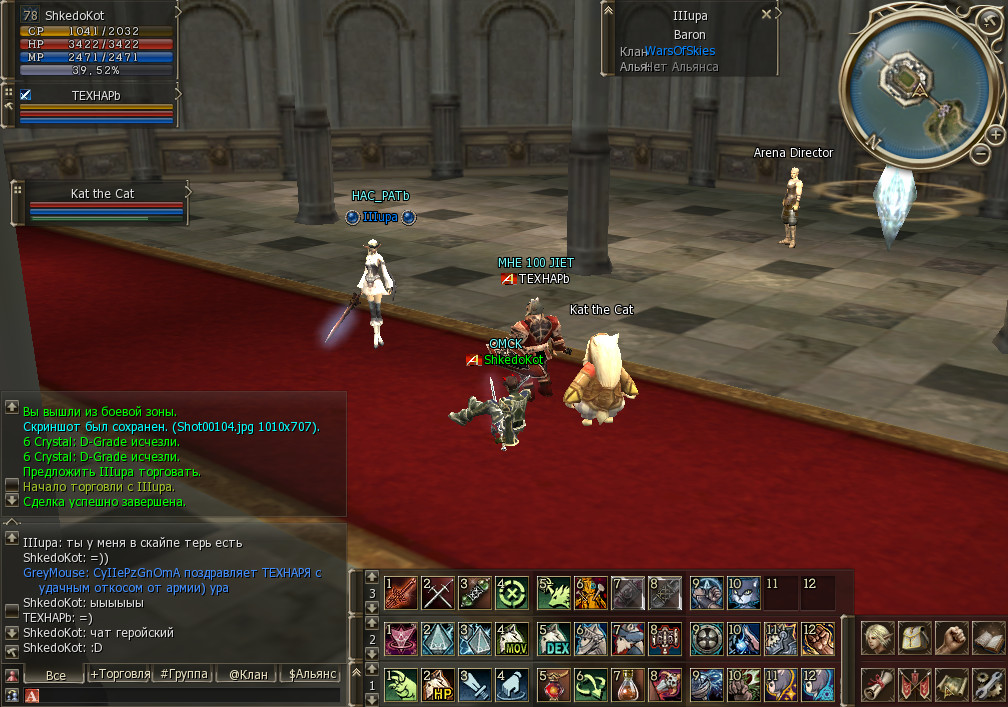This screenshot has height=707, width=1008.
Task: Switch to the Все chat tab
Action: pos(56,675)
